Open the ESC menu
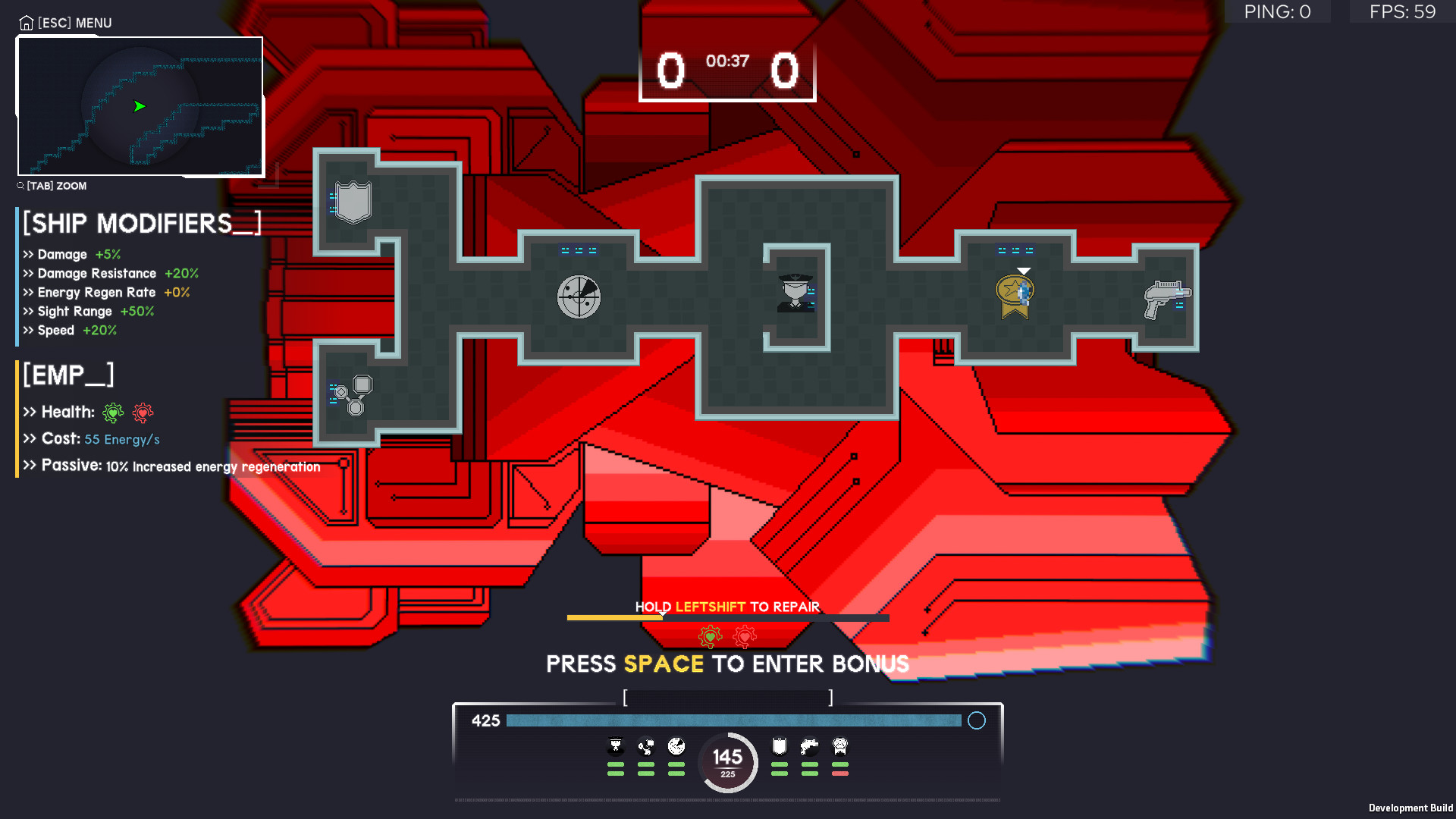The image size is (1456, 819). point(64,23)
